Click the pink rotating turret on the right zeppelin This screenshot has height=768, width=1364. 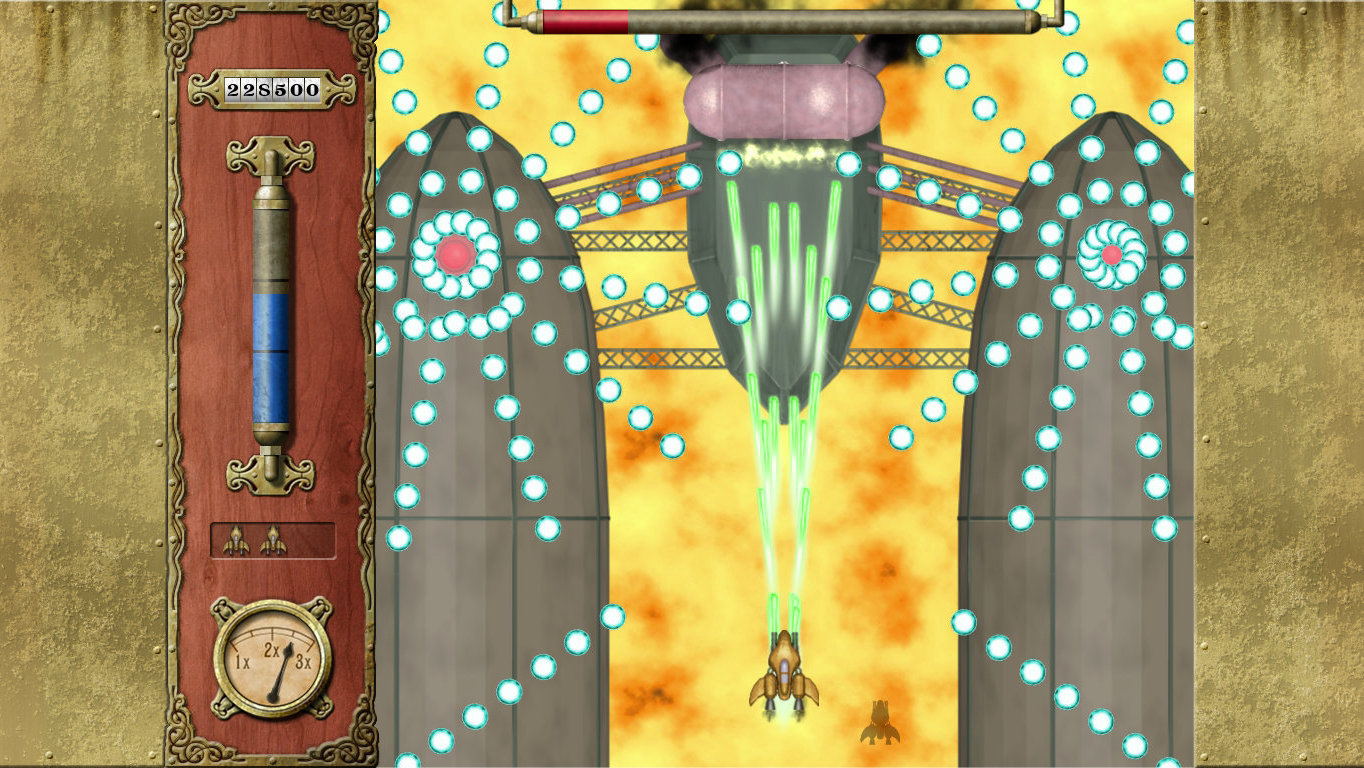pos(1113,253)
